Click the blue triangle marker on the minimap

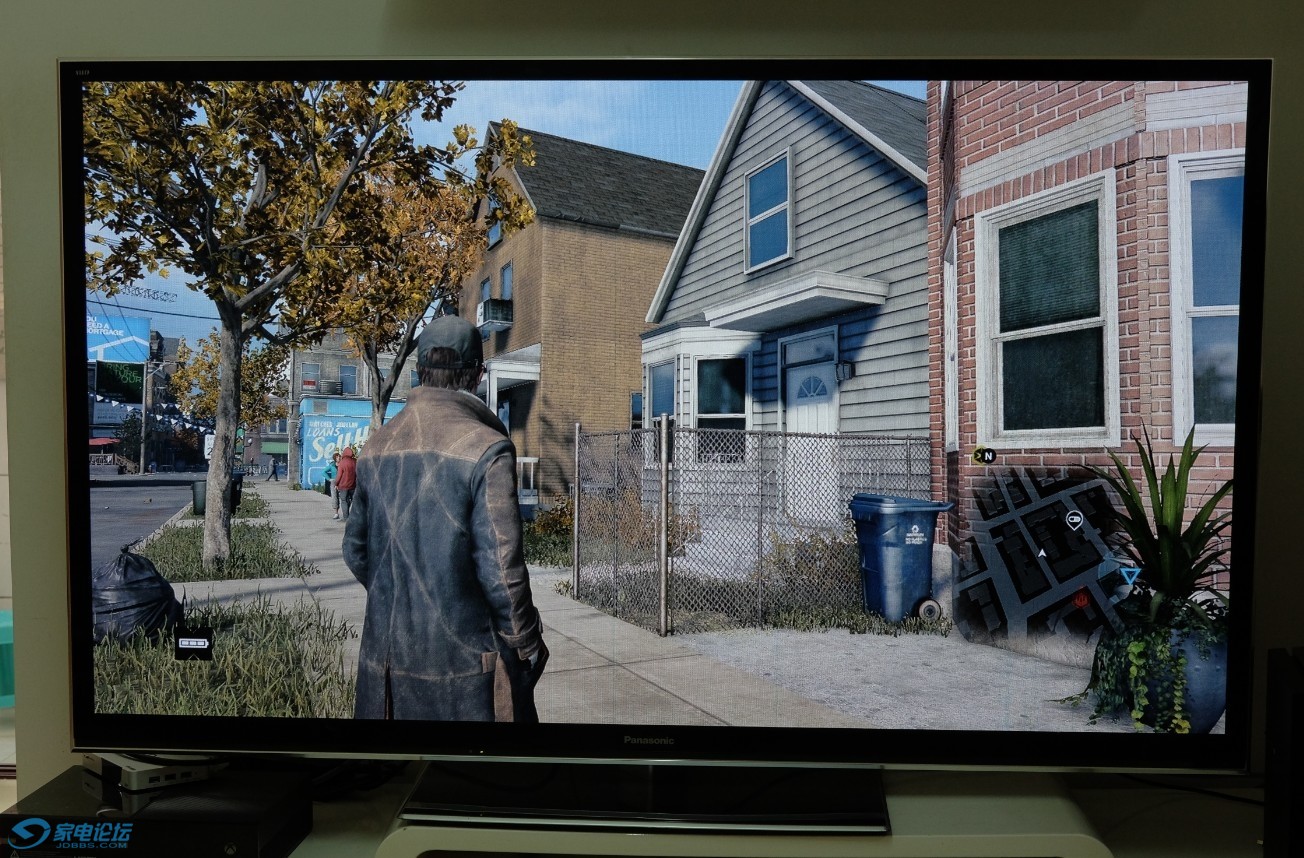click(x=1129, y=575)
